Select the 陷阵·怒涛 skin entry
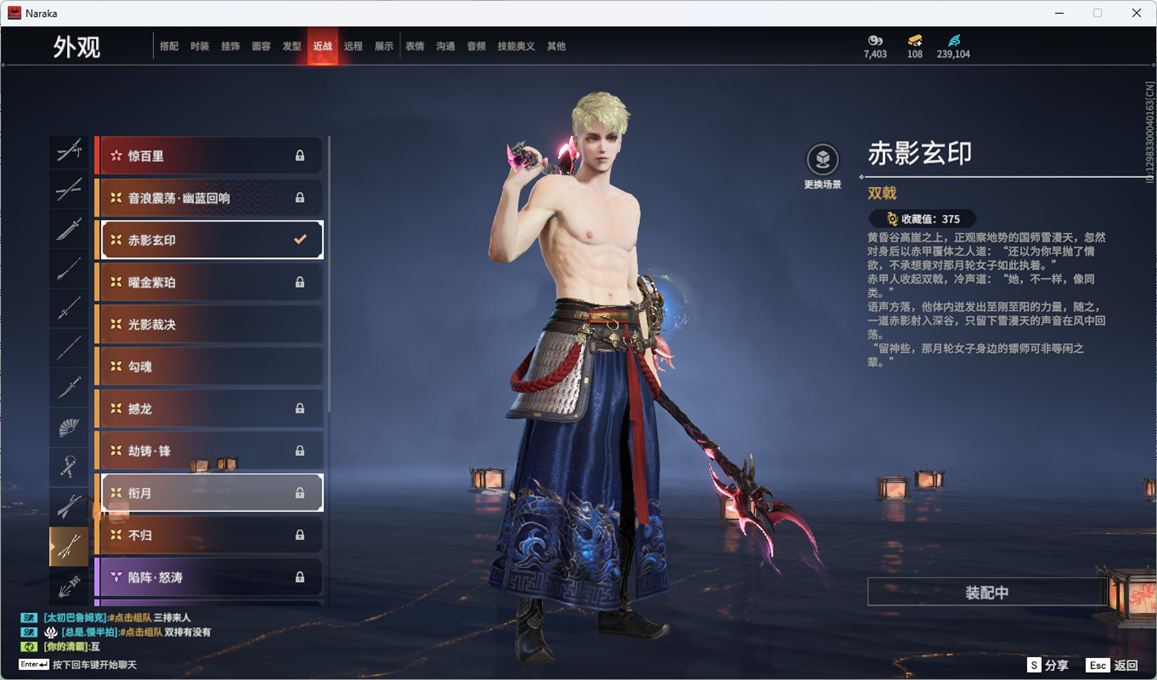Viewport: 1157px width, 680px height. (210, 577)
